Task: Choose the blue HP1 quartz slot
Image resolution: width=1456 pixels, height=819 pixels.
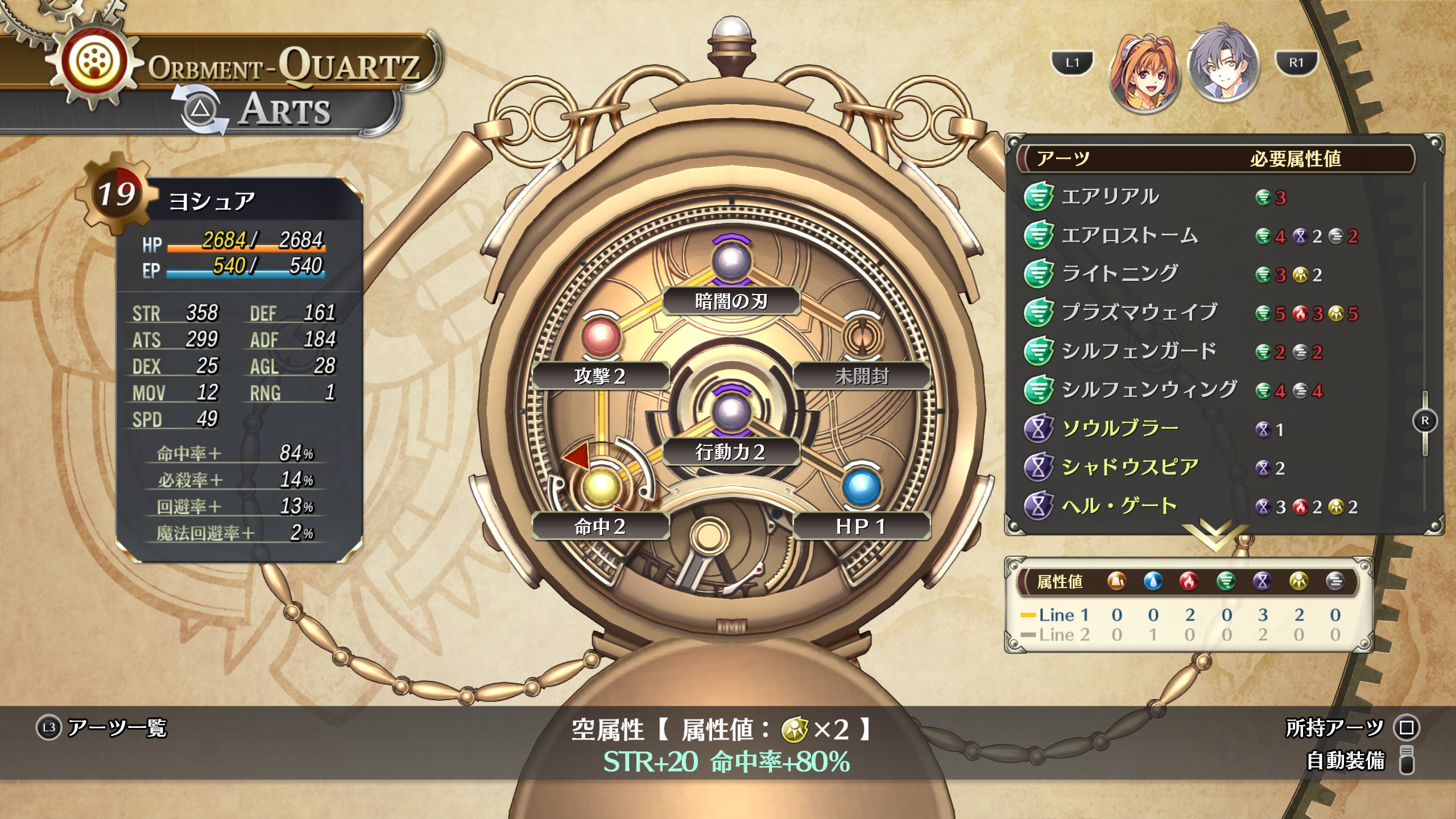Action: coord(862,487)
